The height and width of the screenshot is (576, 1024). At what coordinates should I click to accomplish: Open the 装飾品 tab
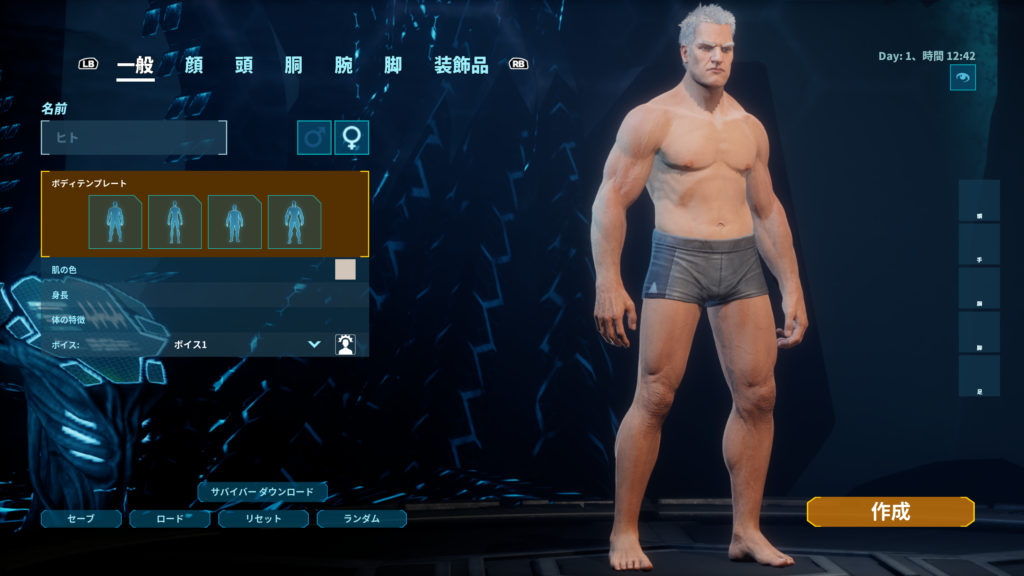click(x=461, y=66)
